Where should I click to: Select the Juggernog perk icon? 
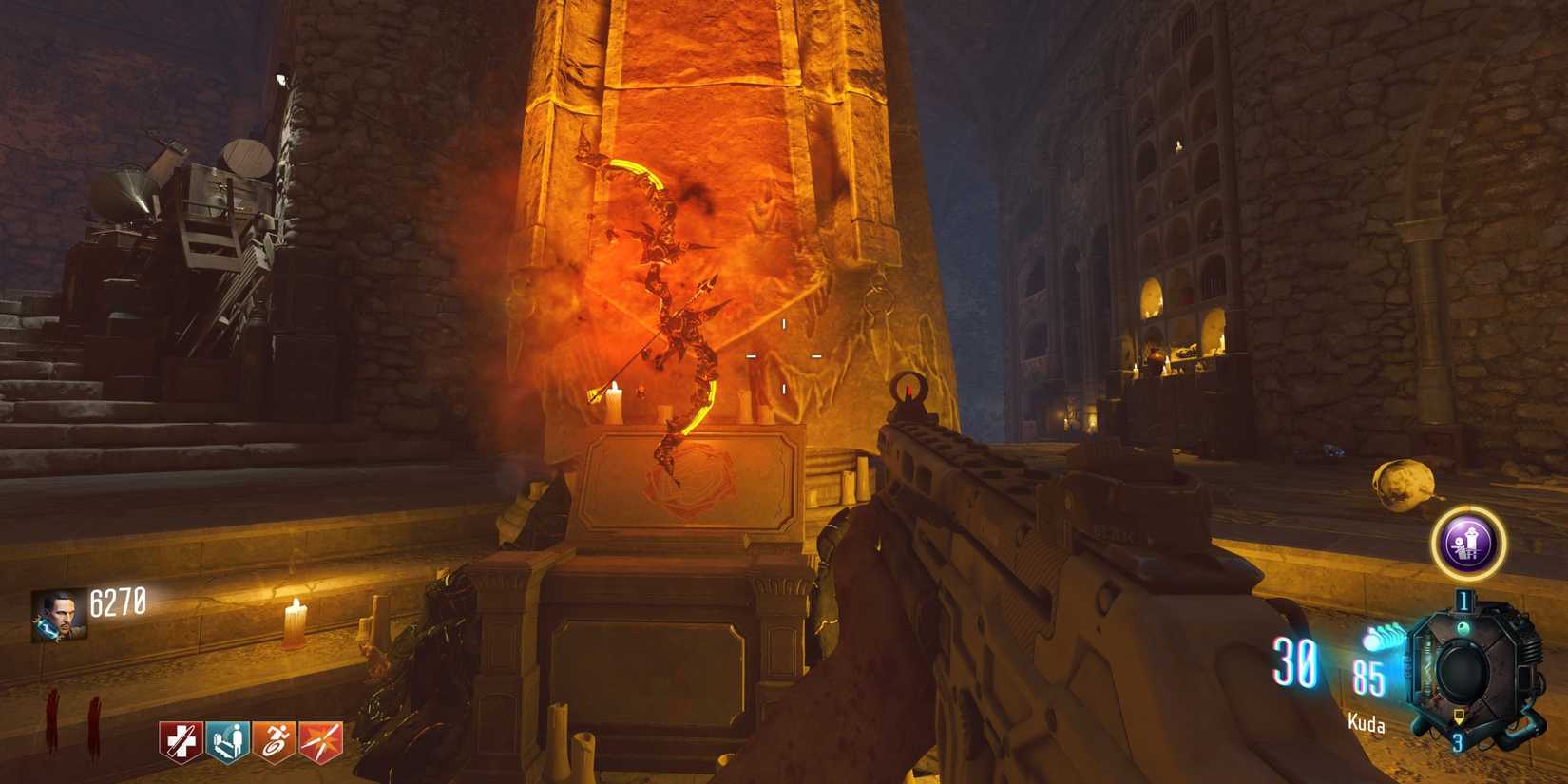(x=181, y=741)
